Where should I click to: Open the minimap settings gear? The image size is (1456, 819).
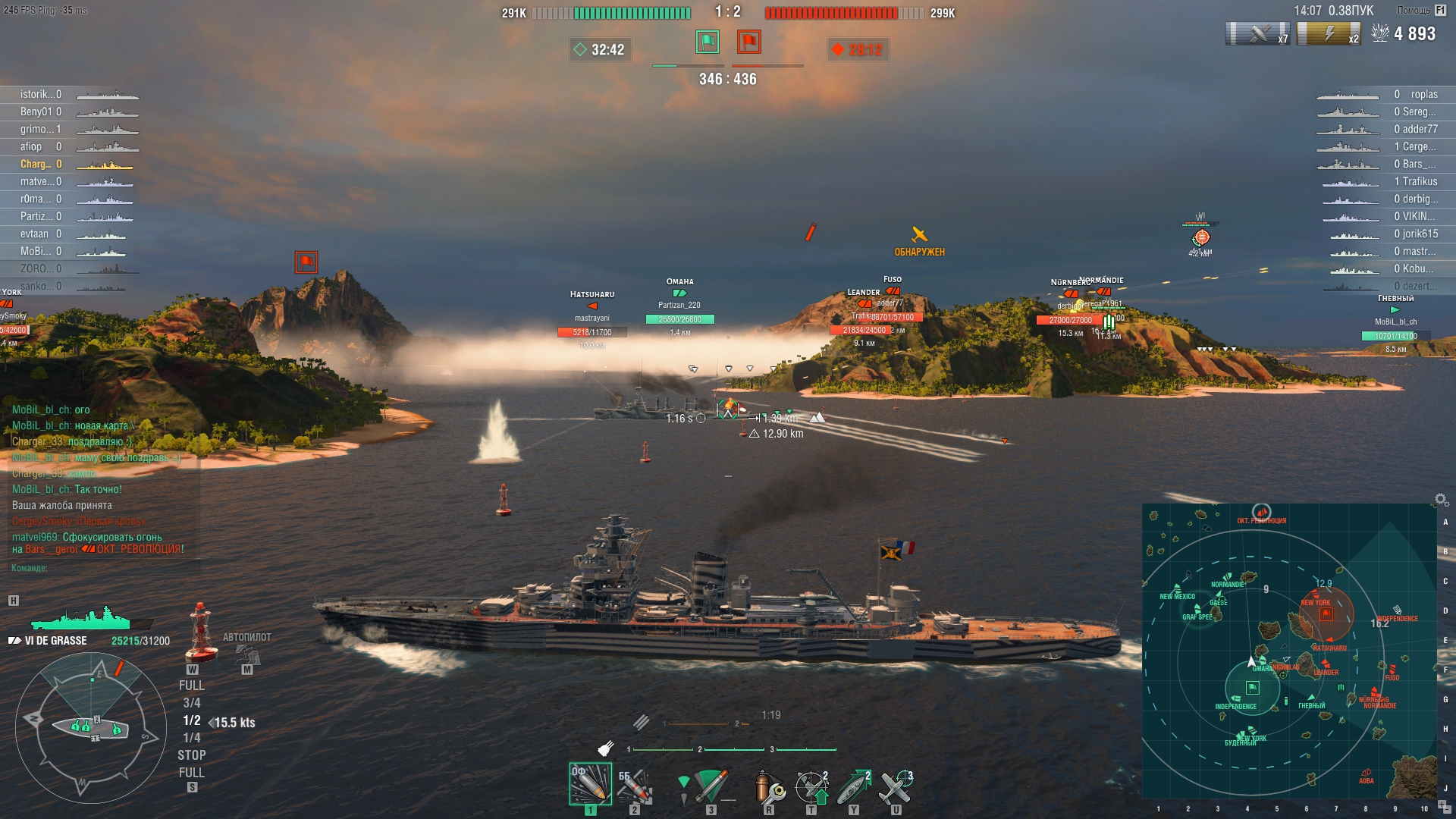coord(1441,500)
